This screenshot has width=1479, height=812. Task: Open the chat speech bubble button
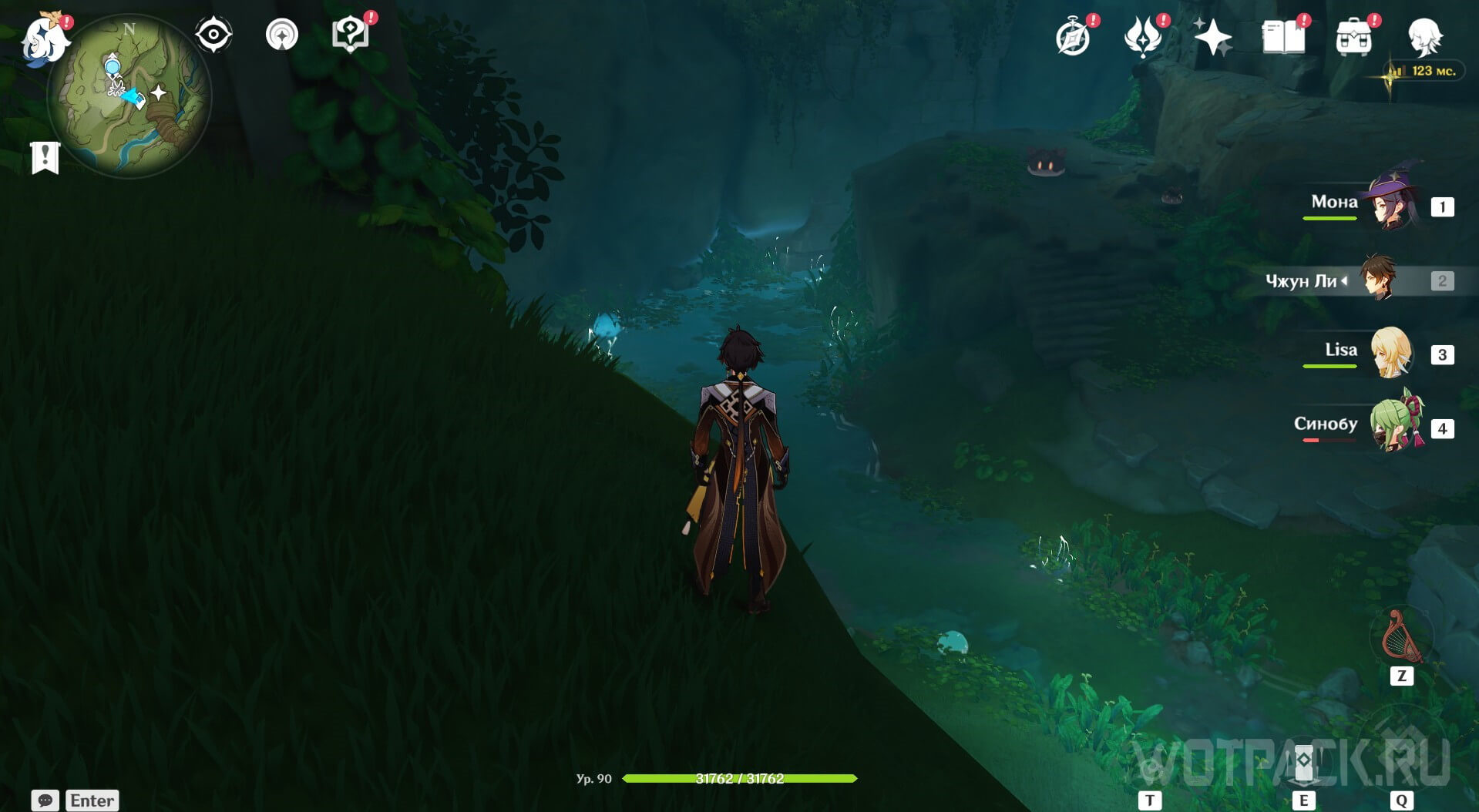(45, 800)
